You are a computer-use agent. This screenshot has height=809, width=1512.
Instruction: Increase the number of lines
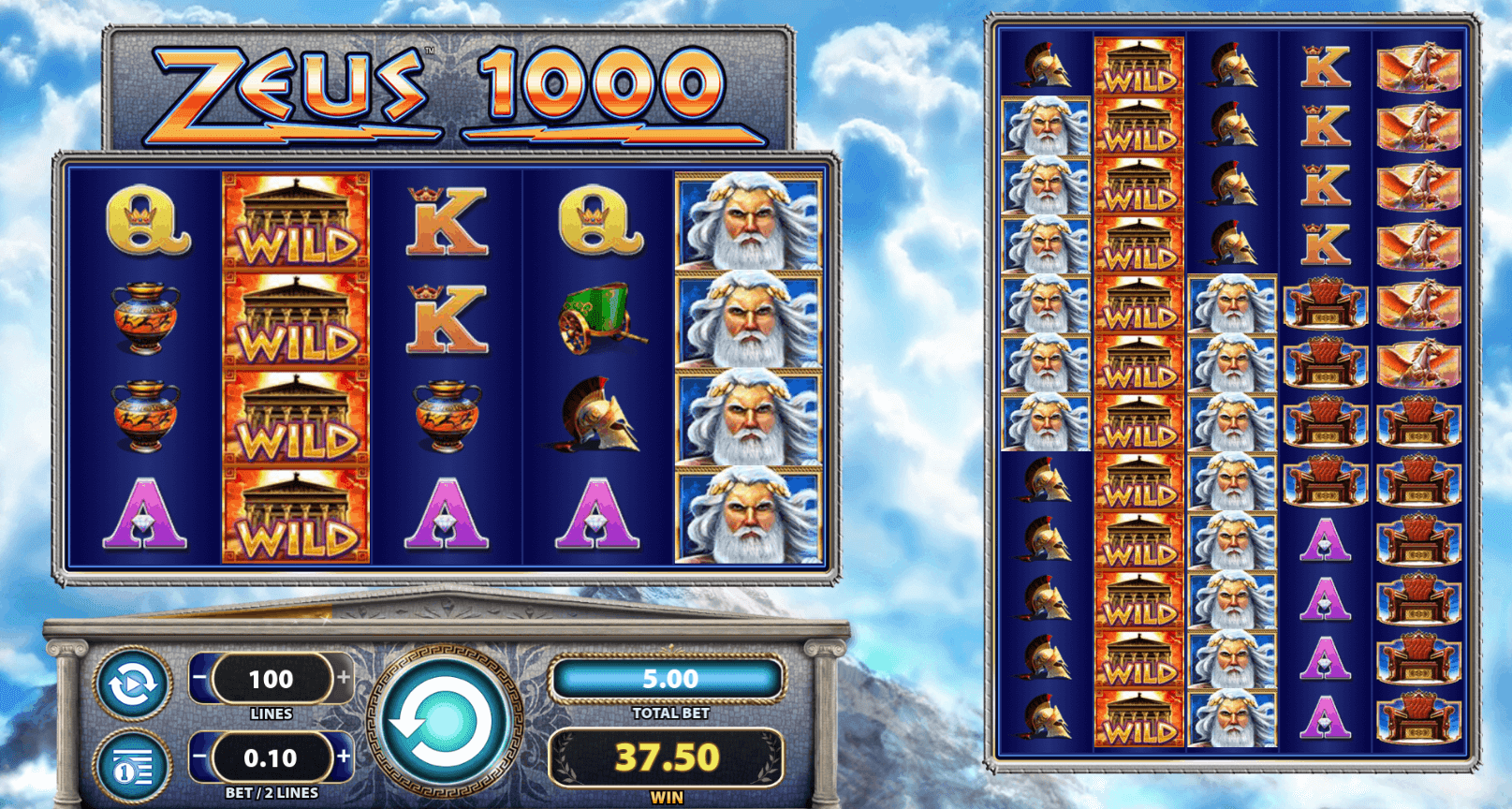click(x=344, y=678)
